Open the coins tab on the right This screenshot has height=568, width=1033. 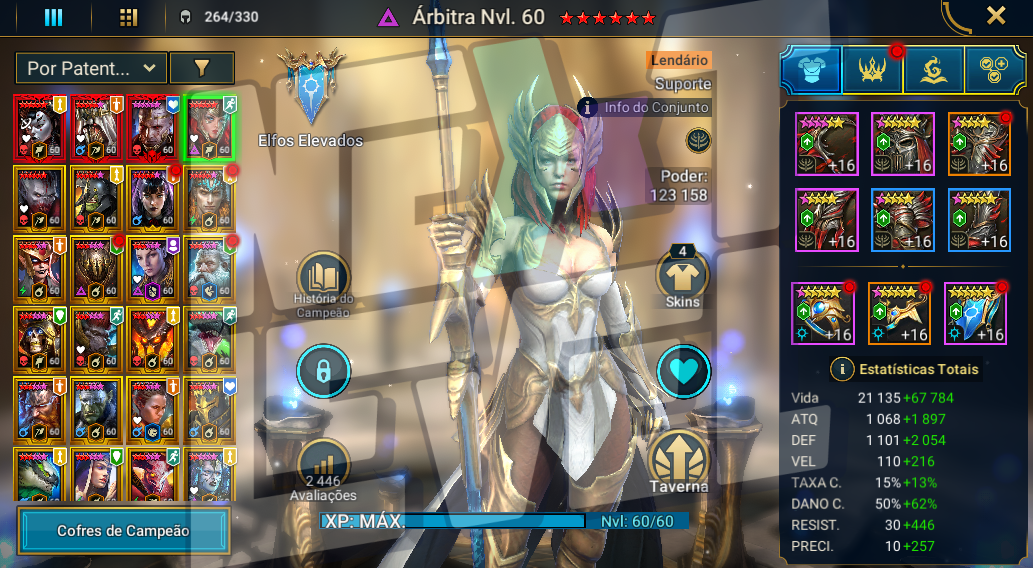995,69
